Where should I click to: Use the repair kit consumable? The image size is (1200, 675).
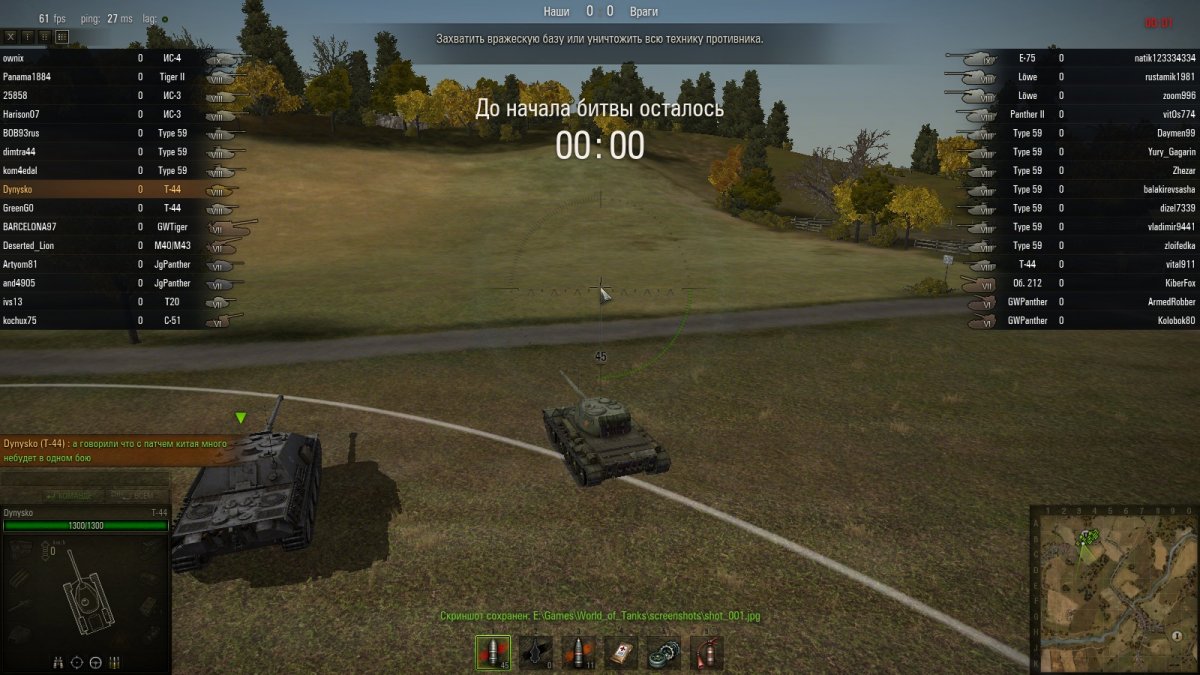tap(664, 652)
